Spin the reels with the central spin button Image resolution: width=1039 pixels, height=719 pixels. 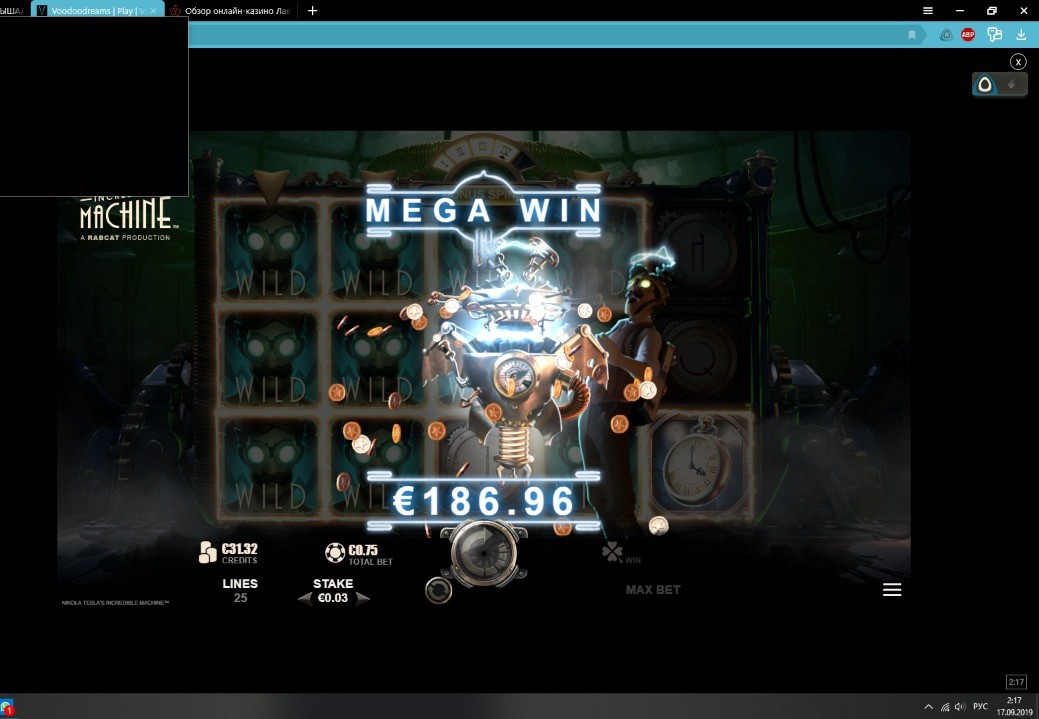click(485, 548)
